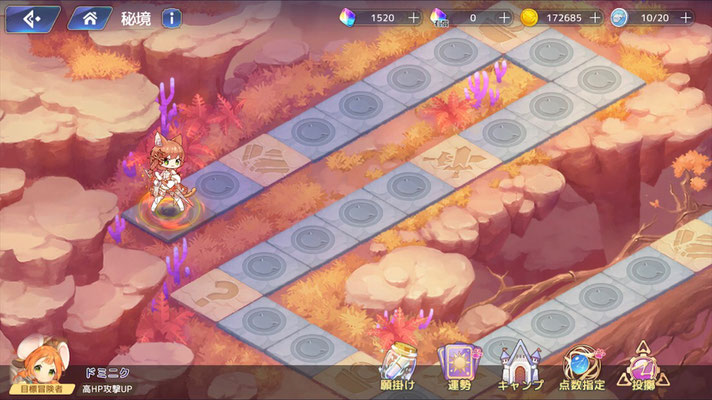
Task: Roll the dice with 投擲
Action: pyautogui.click(x=642, y=366)
